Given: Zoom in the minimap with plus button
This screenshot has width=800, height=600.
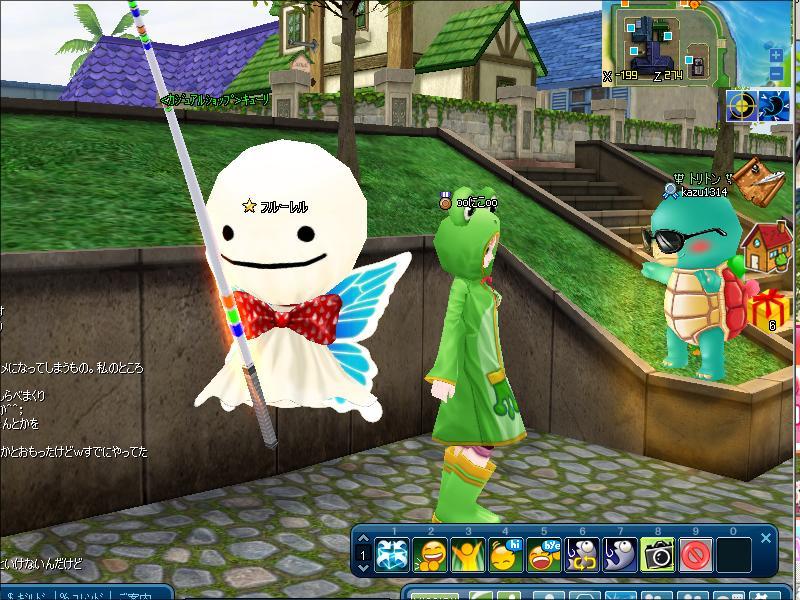Looking at the screenshot, I should [776, 54].
